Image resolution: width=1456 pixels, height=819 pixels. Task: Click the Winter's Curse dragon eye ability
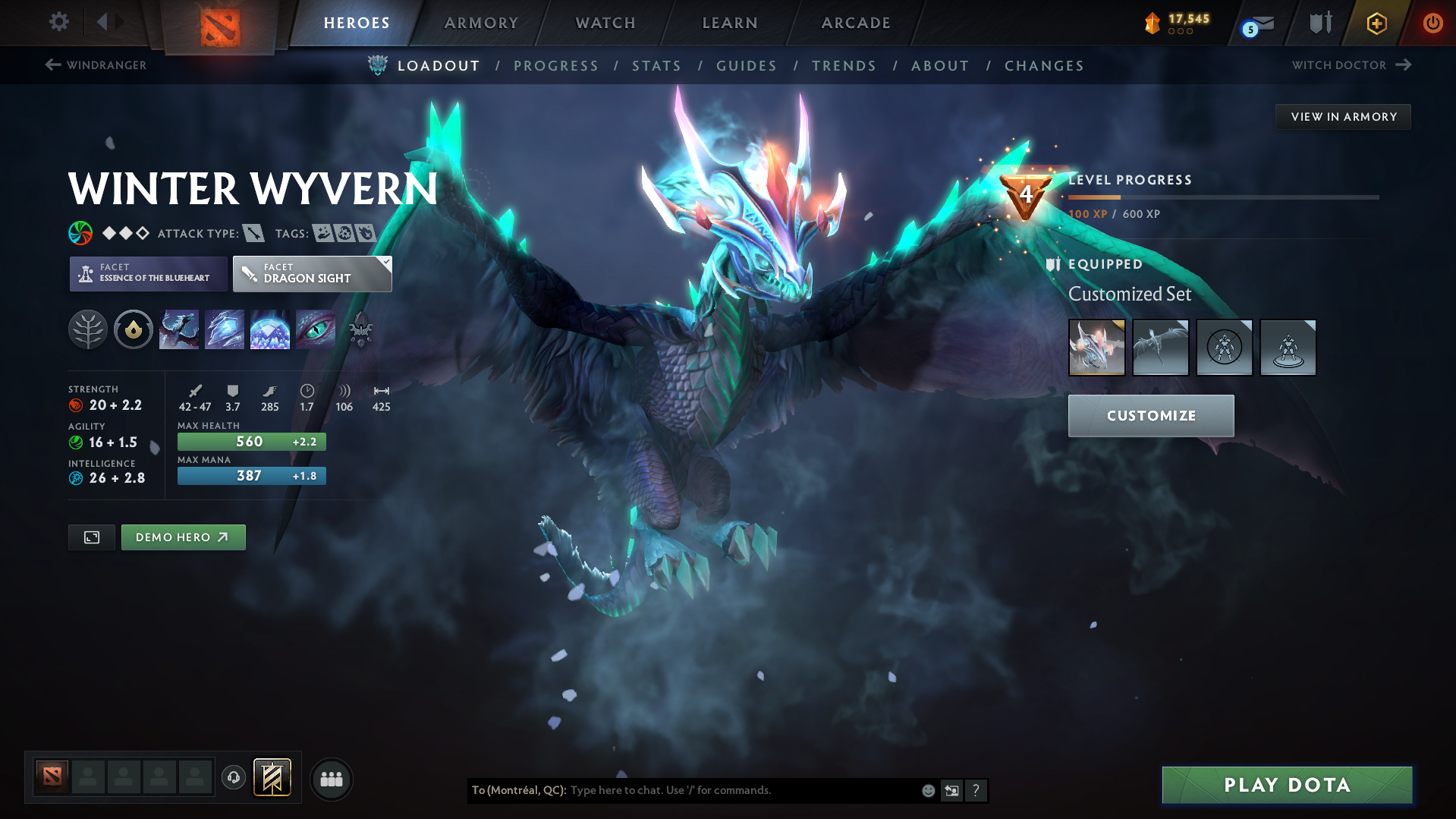pyautogui.click(x=316, y=329)
